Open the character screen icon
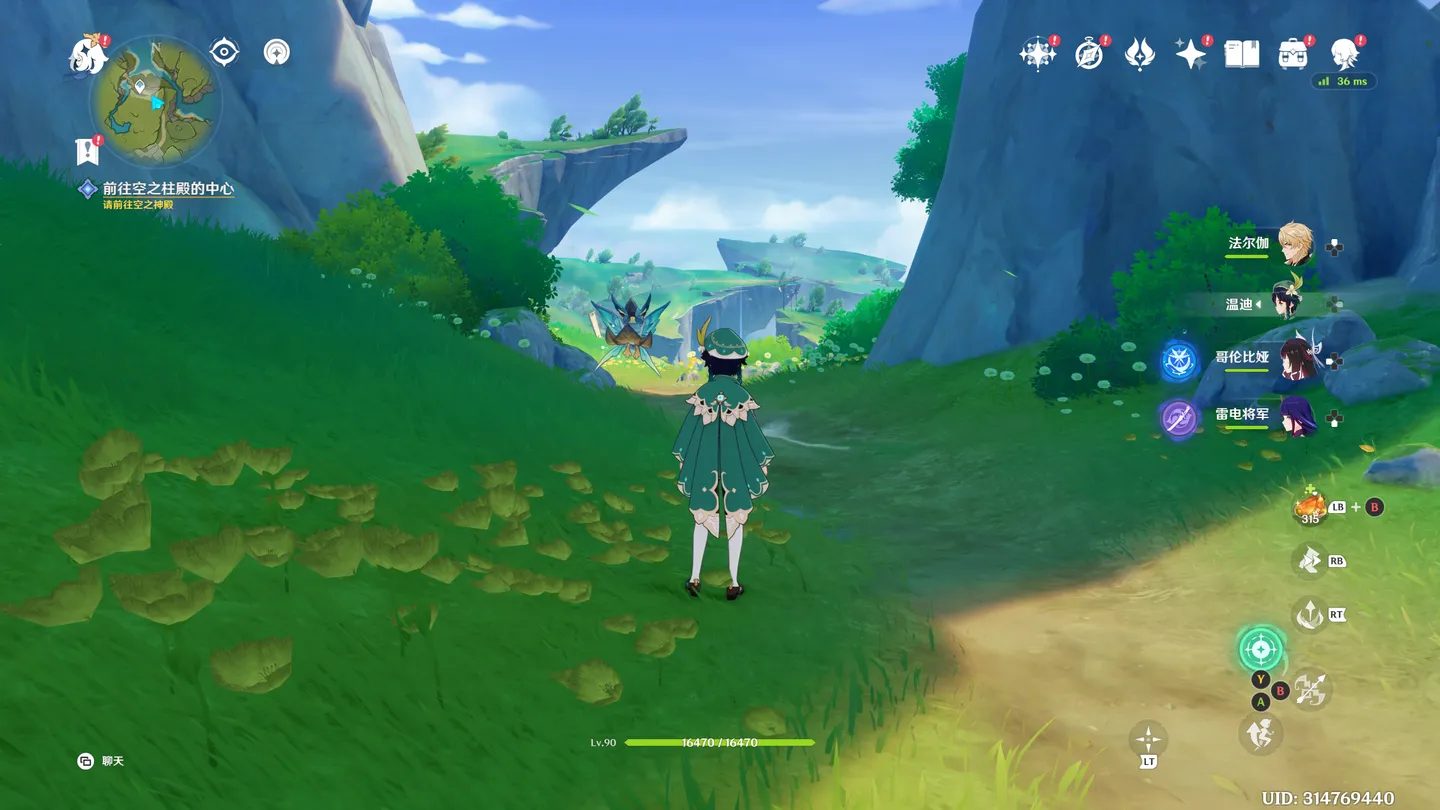Image resolution: width=1440 pixels, height=810 pixels. pyautogui.click(x=1344, y=54)
